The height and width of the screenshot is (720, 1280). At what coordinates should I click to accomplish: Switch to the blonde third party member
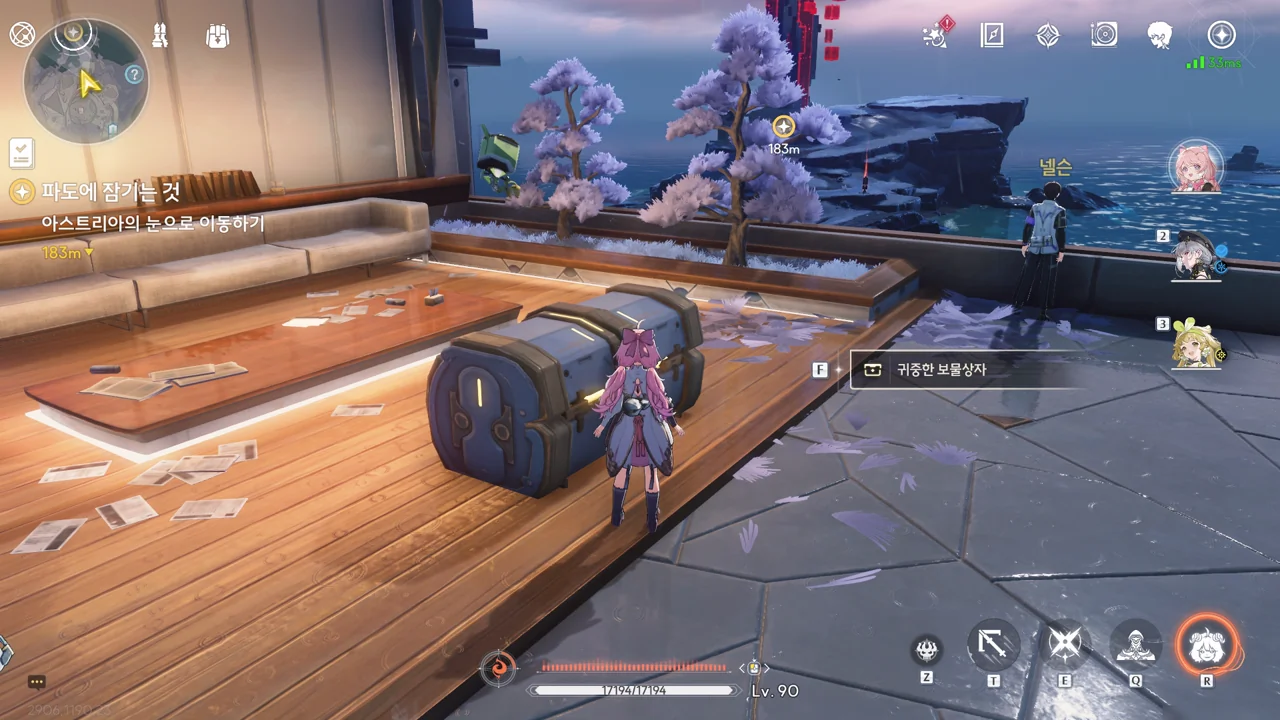(1196, 344)
